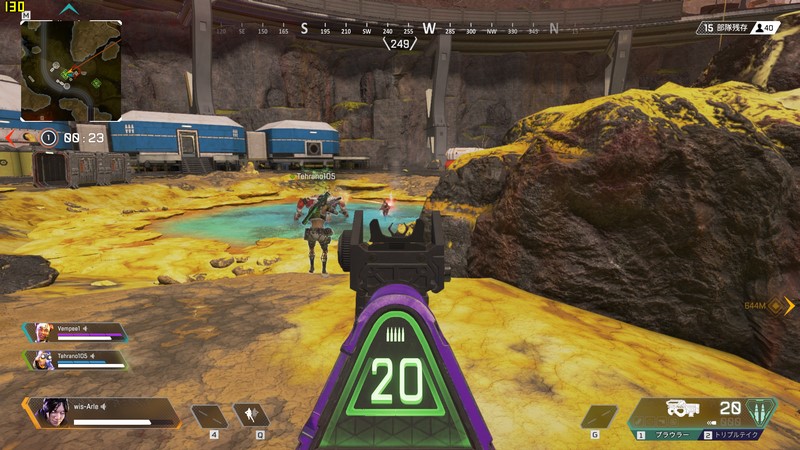Select teammate Vempee1's squad banner

(x=76, y=333)
